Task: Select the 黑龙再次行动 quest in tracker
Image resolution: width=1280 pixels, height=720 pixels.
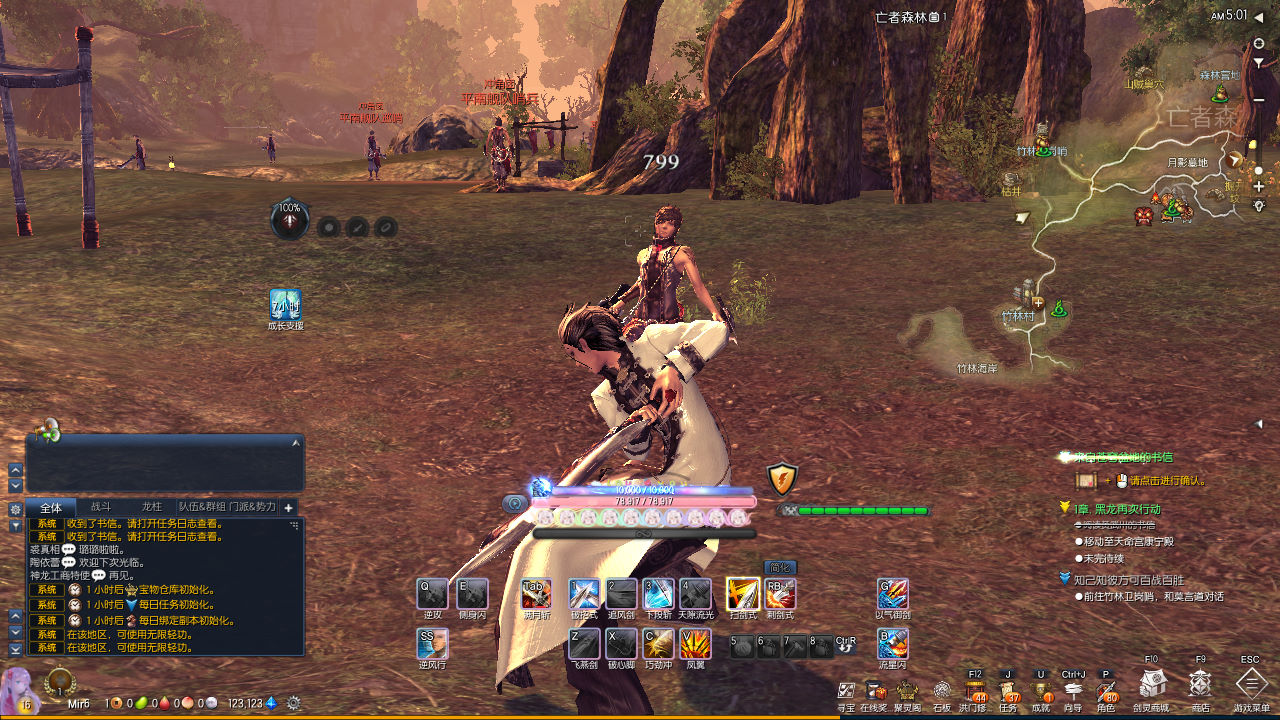Action: click(x=1116, y=509)
